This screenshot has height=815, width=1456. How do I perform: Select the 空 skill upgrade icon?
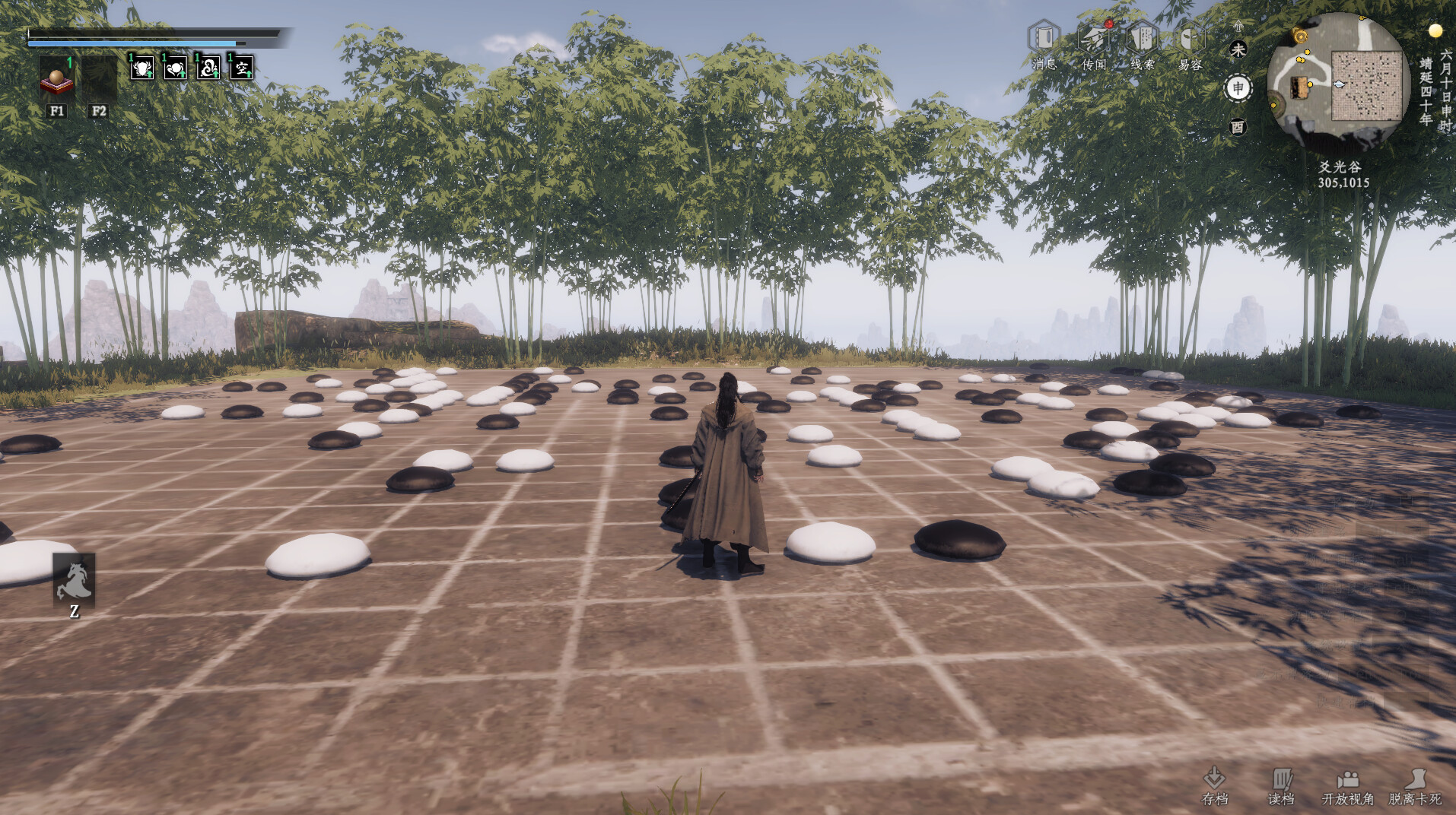coord(240,69)
